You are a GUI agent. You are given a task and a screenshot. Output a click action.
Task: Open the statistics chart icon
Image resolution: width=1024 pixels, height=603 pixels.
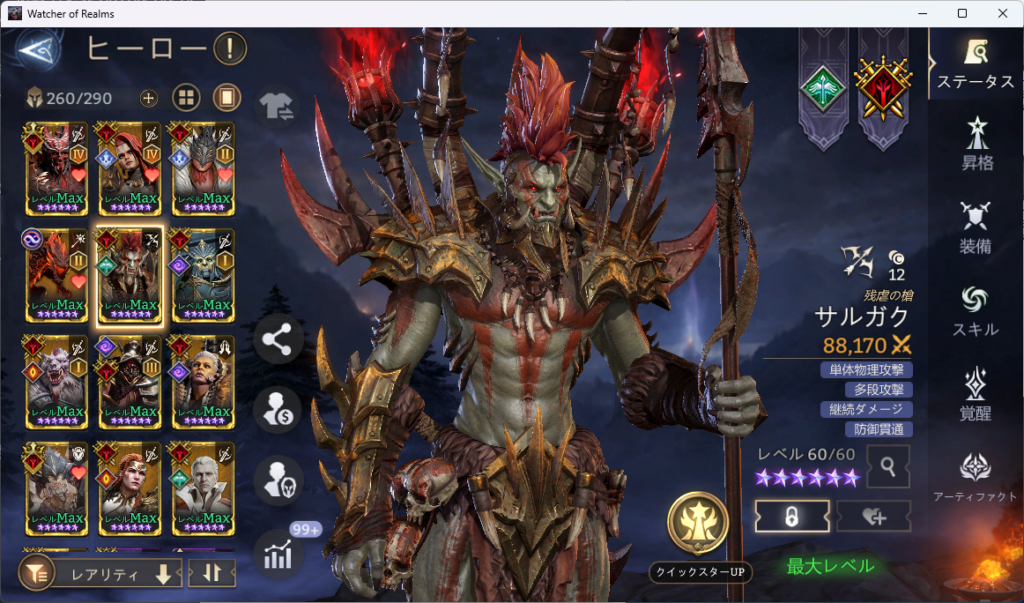(x=277, y=554)
